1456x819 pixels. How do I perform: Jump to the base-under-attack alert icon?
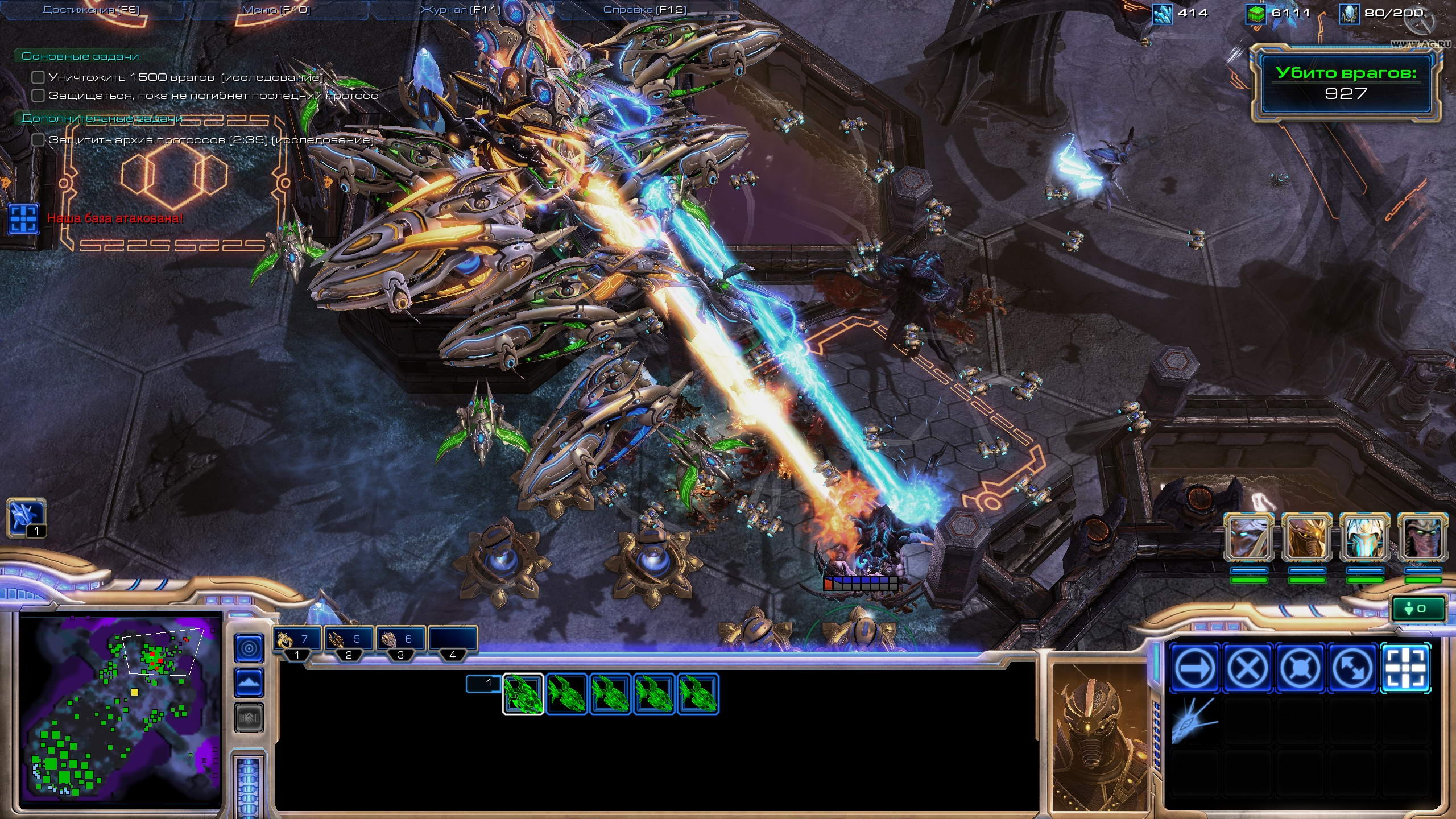click(24, 219)
